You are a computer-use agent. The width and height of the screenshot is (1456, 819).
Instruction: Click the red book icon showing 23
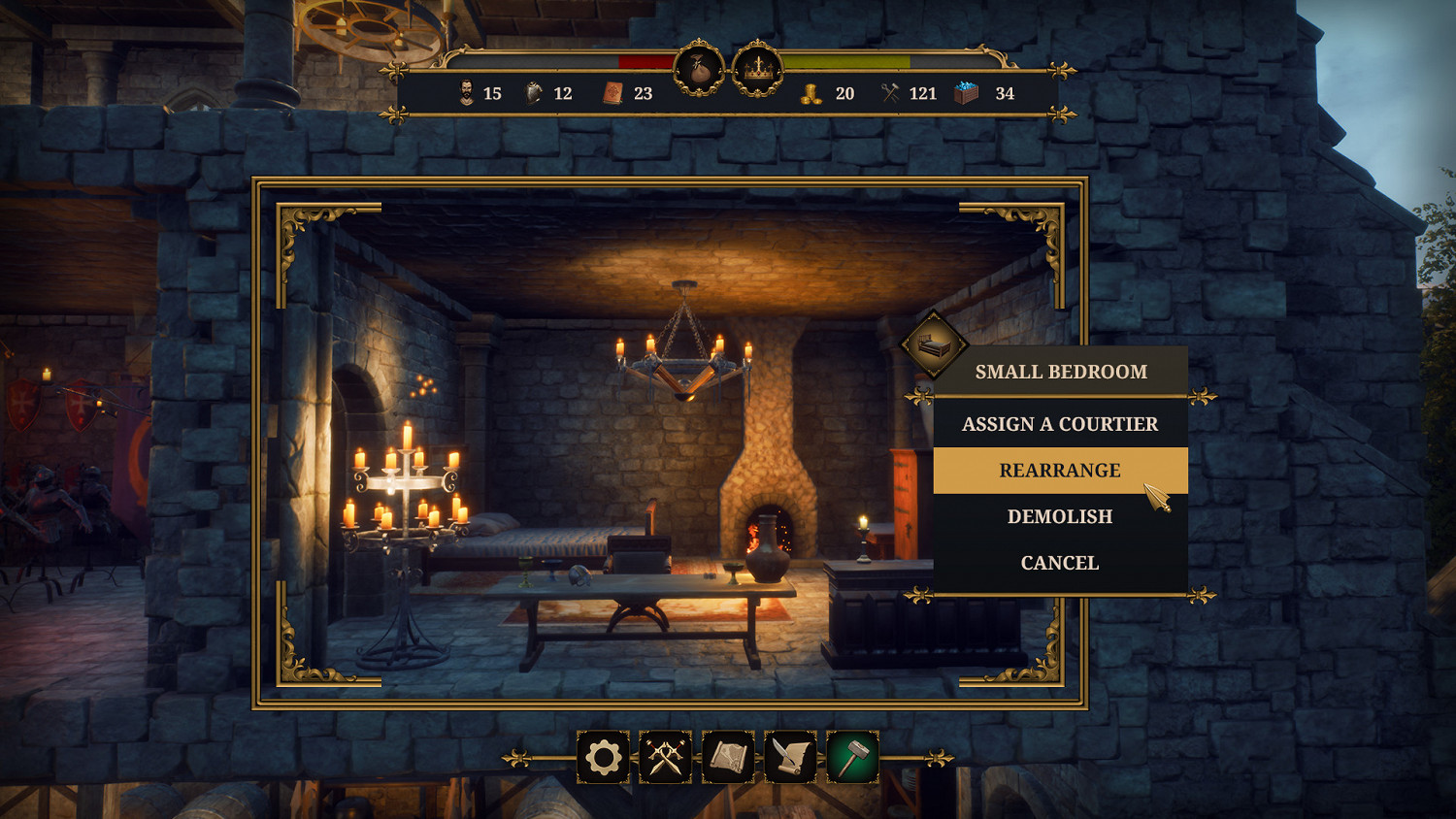tap(613, 93)
